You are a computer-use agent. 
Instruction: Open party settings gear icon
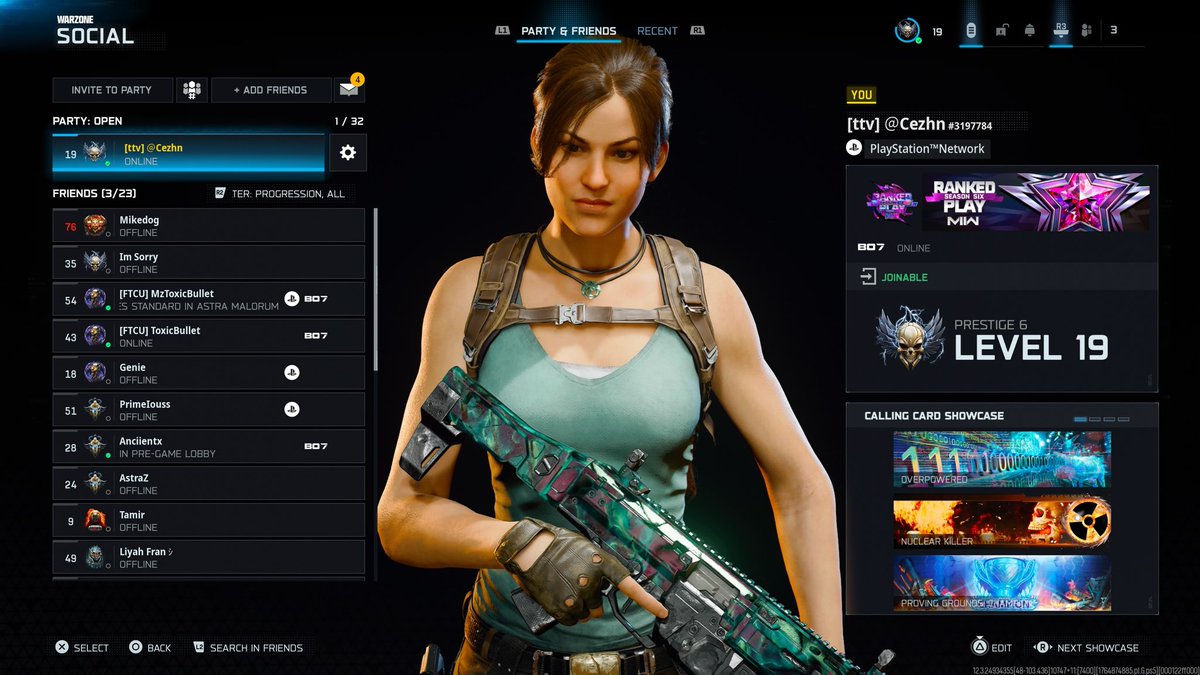point(348,153)
